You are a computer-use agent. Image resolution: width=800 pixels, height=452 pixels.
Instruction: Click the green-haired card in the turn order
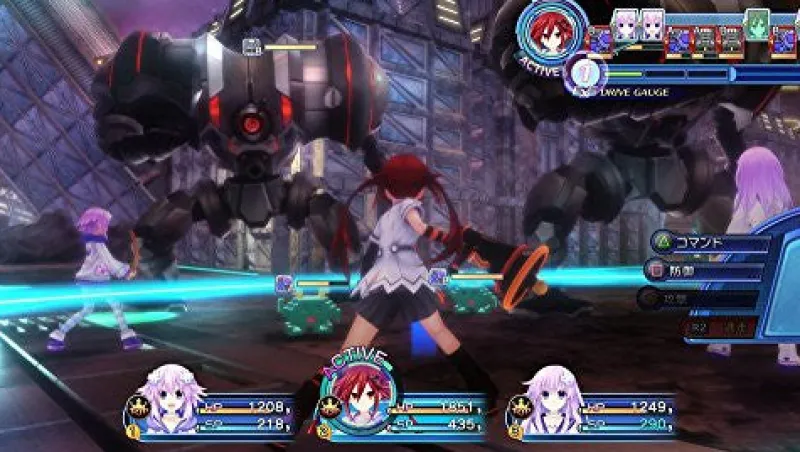pos(757,24)
